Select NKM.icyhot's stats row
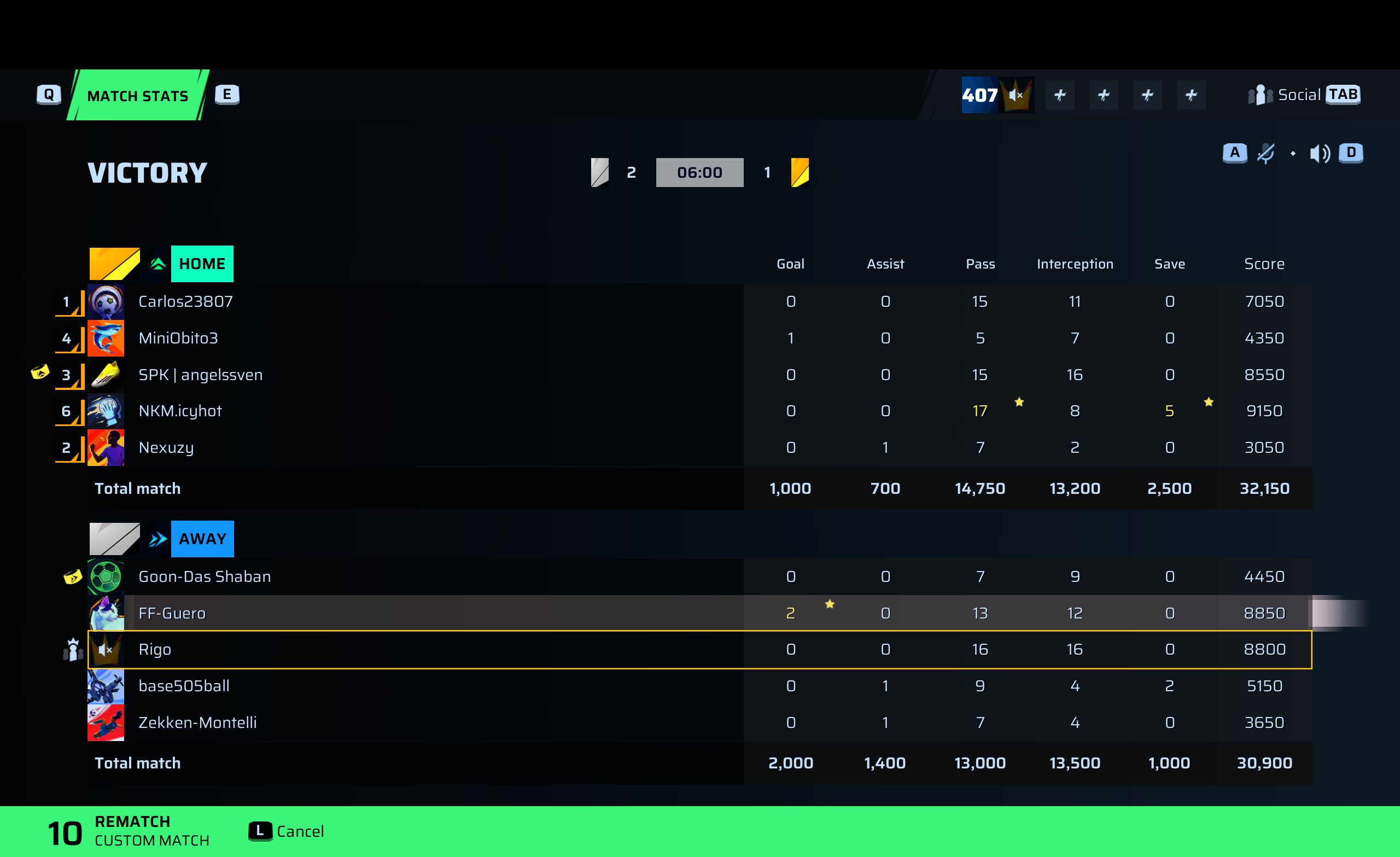Screen dimensions: 1400x857 pyautogui.click(x=179, y=411)
